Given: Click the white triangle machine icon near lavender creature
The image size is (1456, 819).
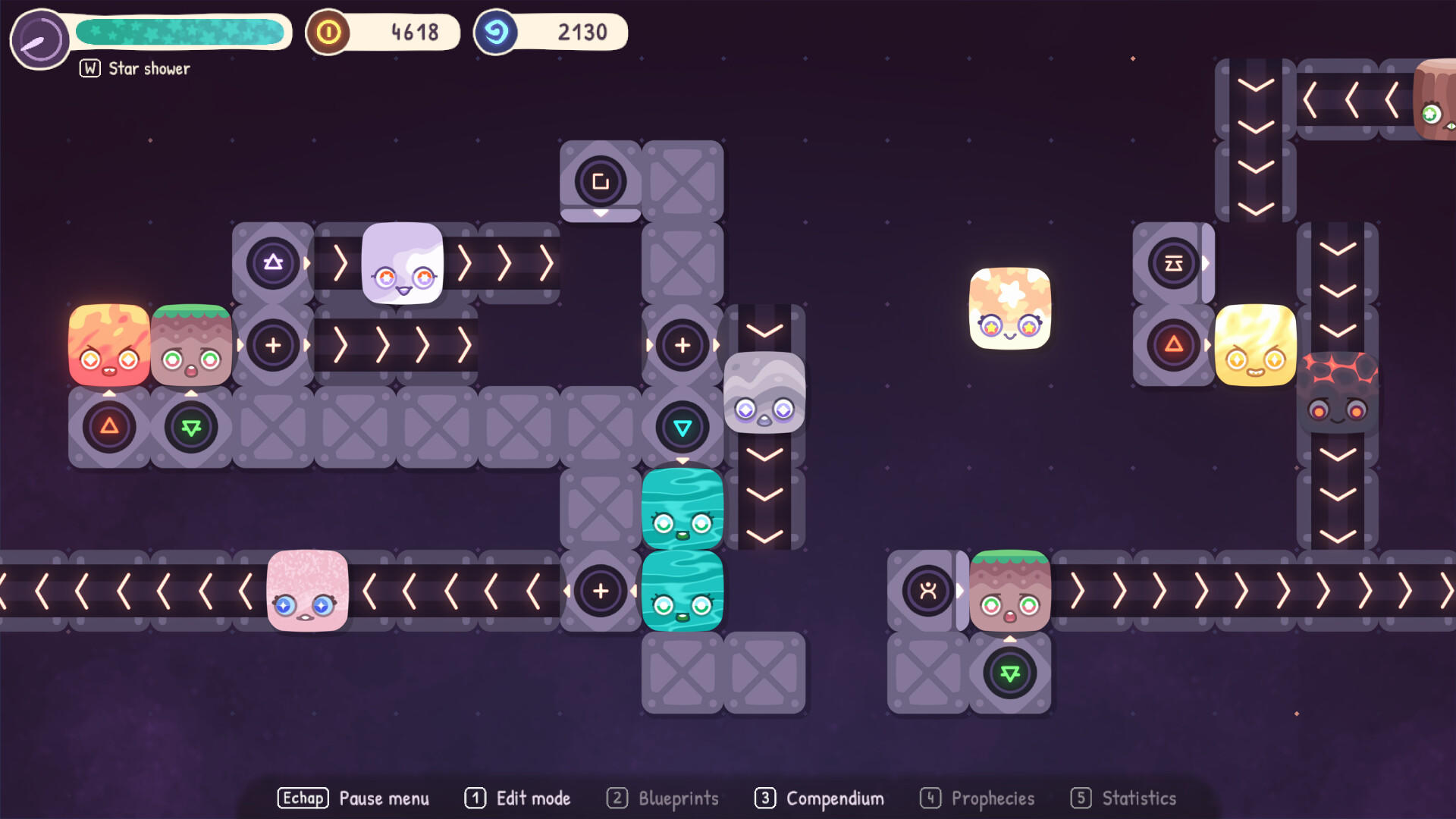Looking at the screenshot, I should pos(272,263).
